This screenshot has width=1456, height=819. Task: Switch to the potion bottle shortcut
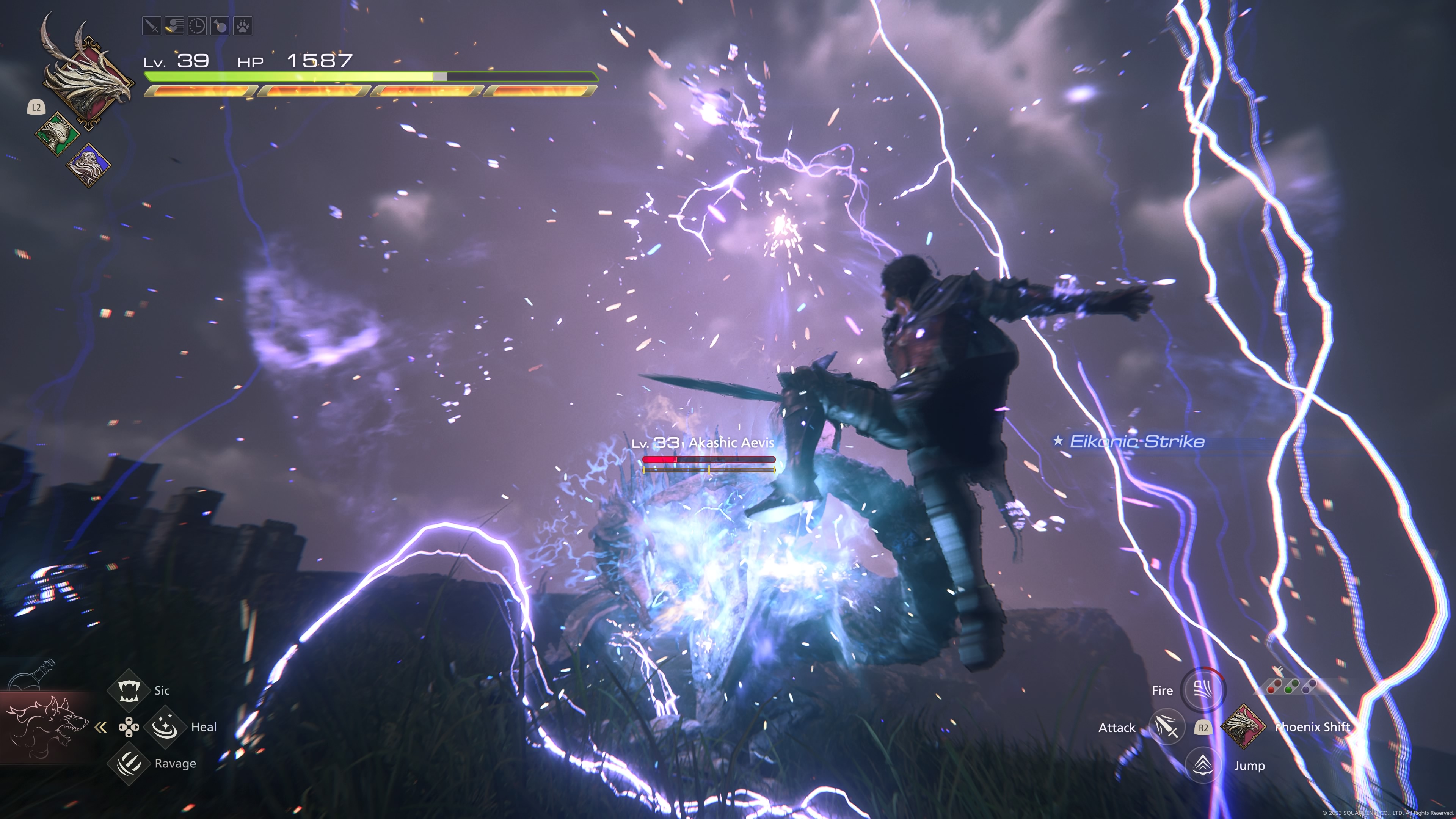(34, 675)
